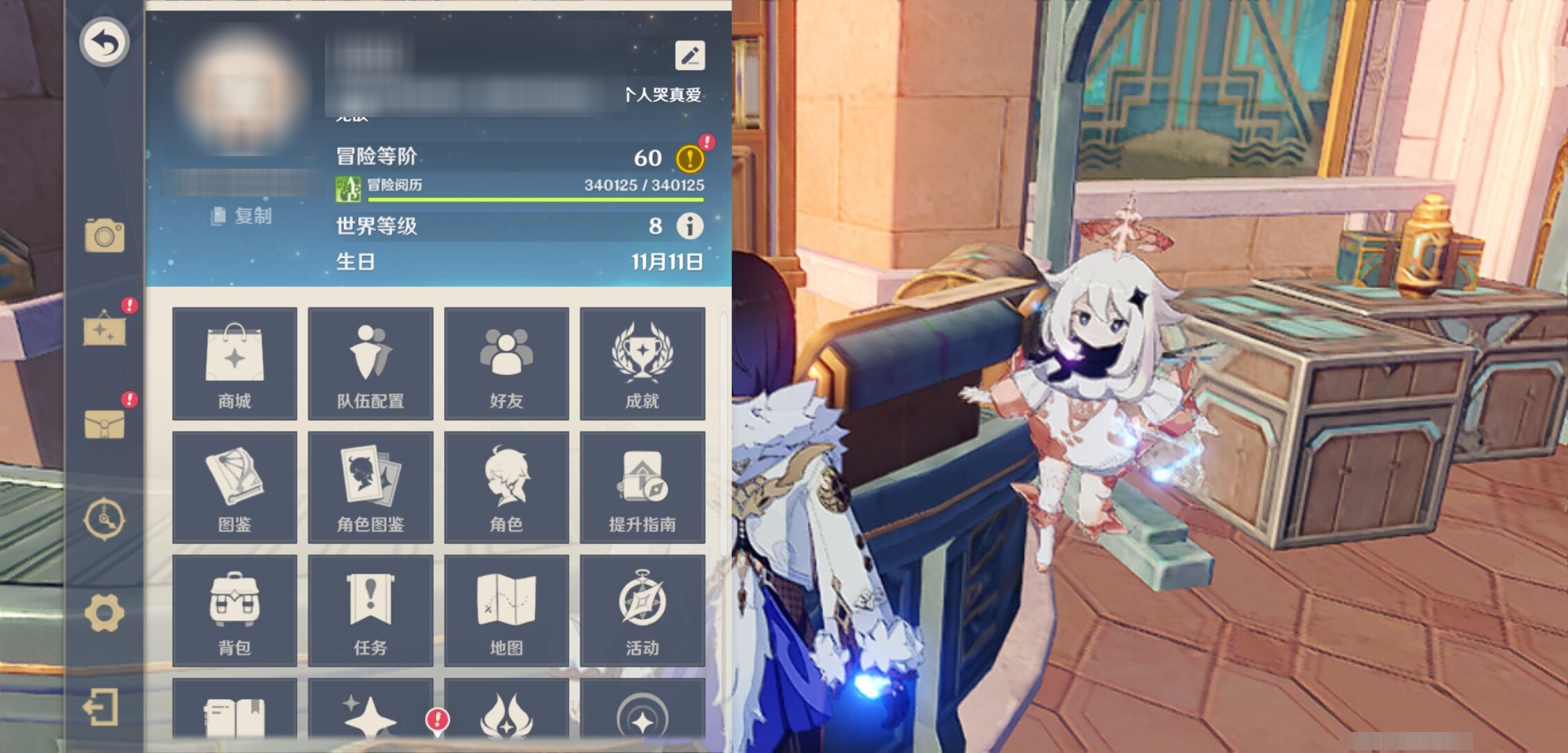Viewport: 1568px width, 753px height.
Task: Open the 角色 character screen
Action: tap(506, 487)
